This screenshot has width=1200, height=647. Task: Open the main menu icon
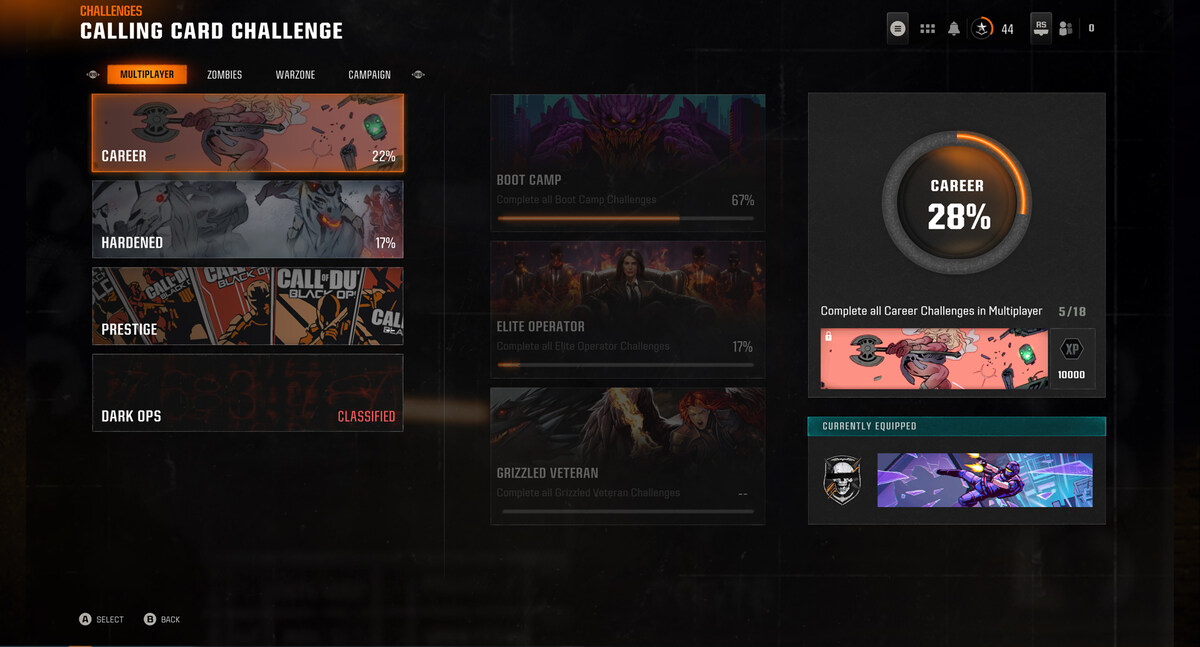[x=898, y=29]
